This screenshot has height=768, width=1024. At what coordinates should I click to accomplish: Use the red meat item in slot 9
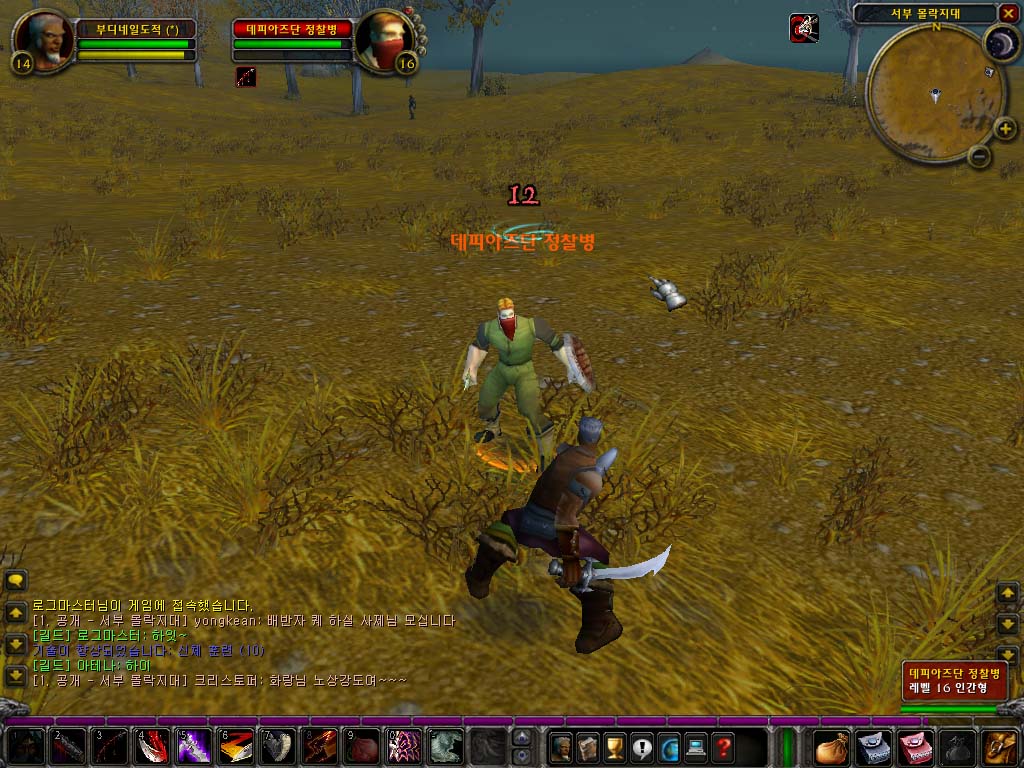[x=361, y=747]
